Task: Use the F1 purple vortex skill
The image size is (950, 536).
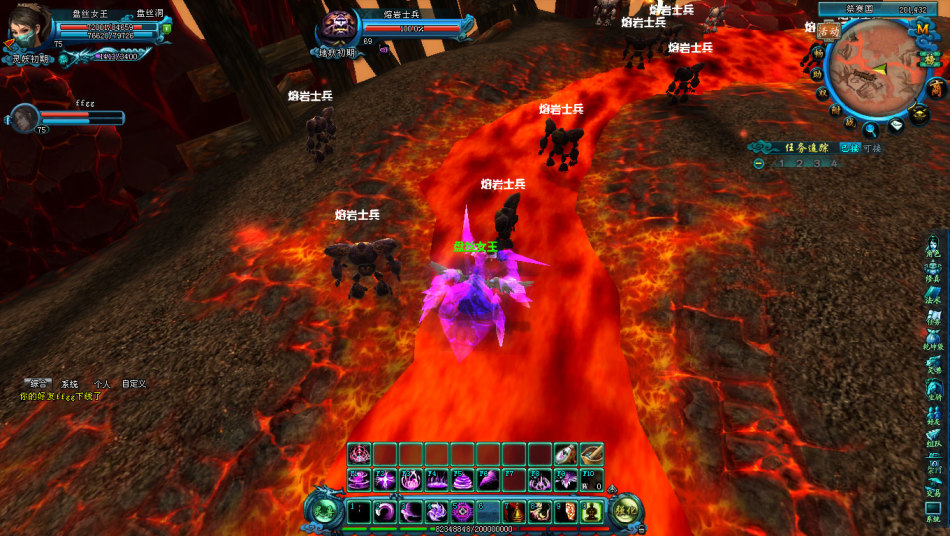Action: point(359,480)
